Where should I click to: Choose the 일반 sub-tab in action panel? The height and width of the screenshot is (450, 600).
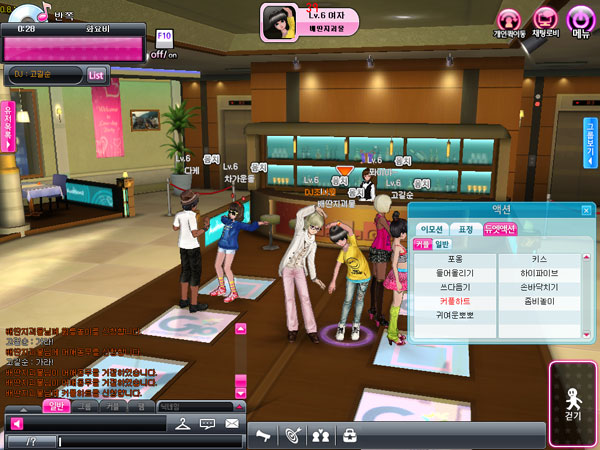coord(442,243)
